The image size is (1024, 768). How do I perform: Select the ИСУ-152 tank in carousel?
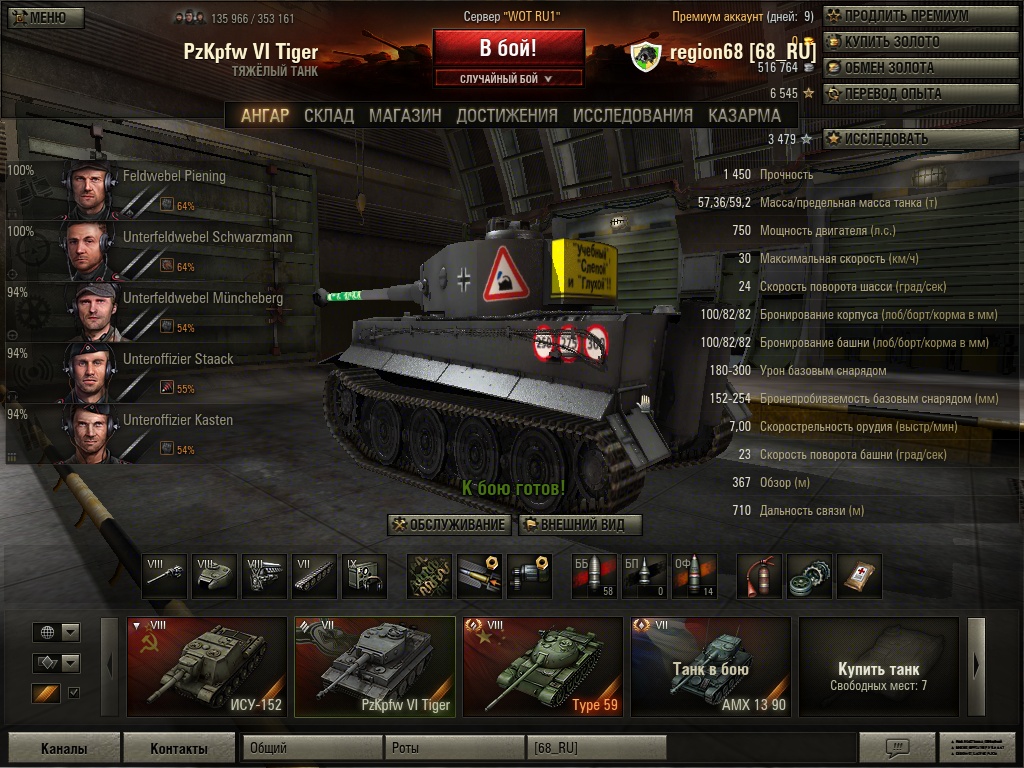click(x=207, y=667)
